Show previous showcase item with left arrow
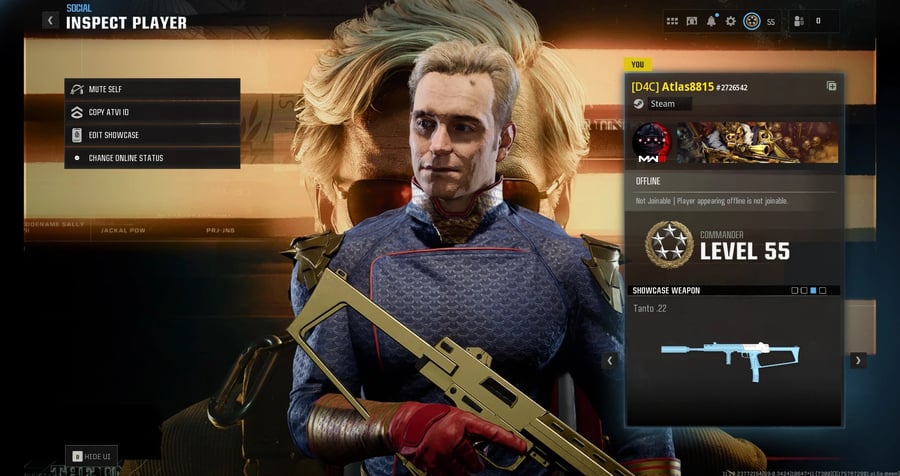 pos(609,360)
